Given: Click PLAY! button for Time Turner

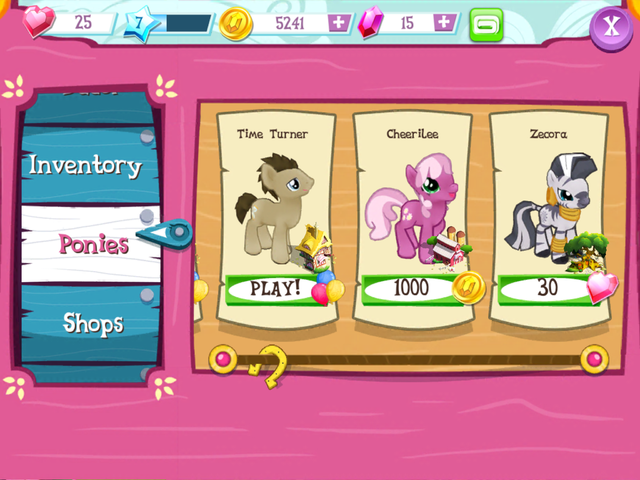Looking at the screenshot, I should pos(274,289).
